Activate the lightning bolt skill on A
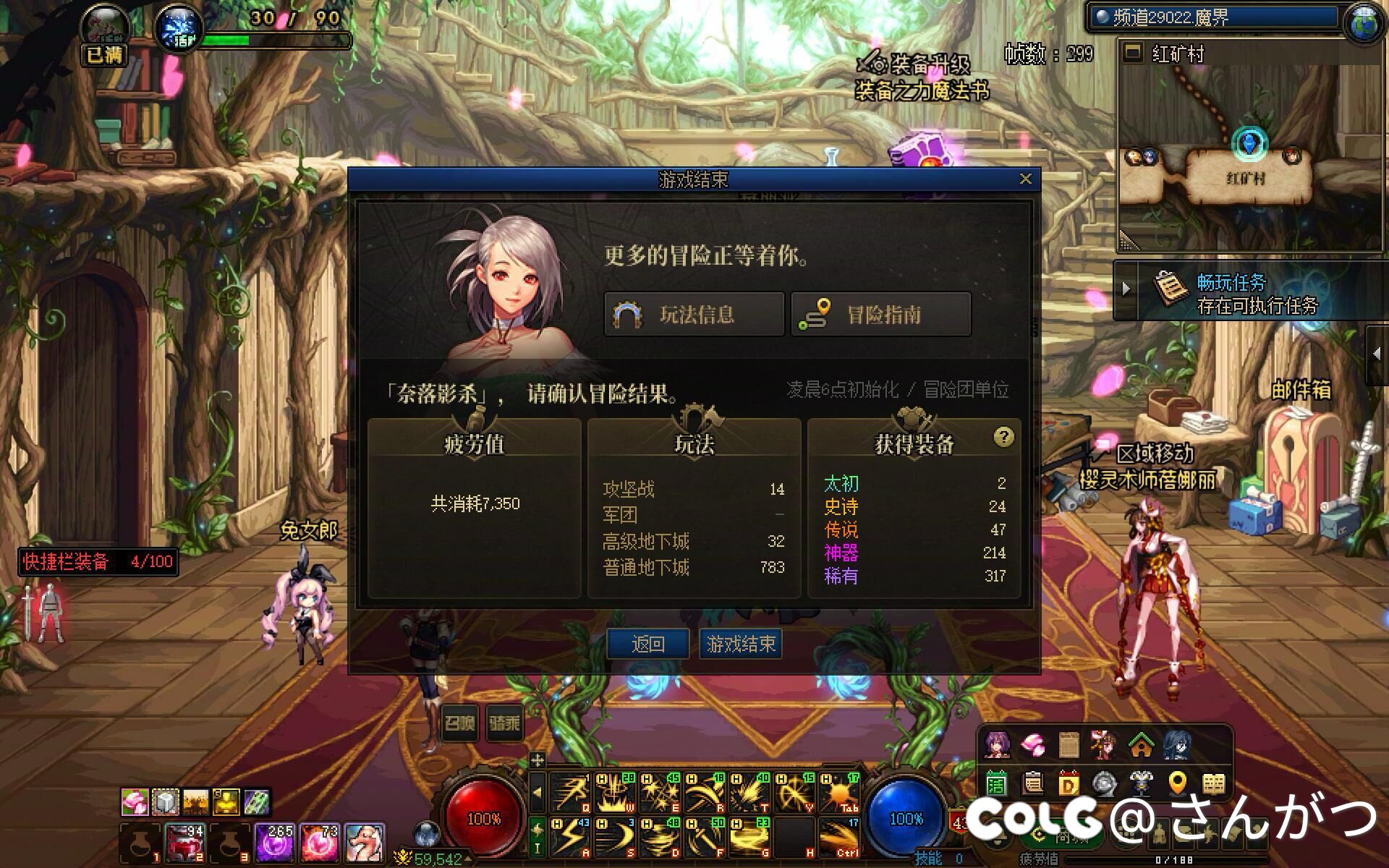Image resolution: width=1389 pixels, height=868 pixels. (570, 837)
